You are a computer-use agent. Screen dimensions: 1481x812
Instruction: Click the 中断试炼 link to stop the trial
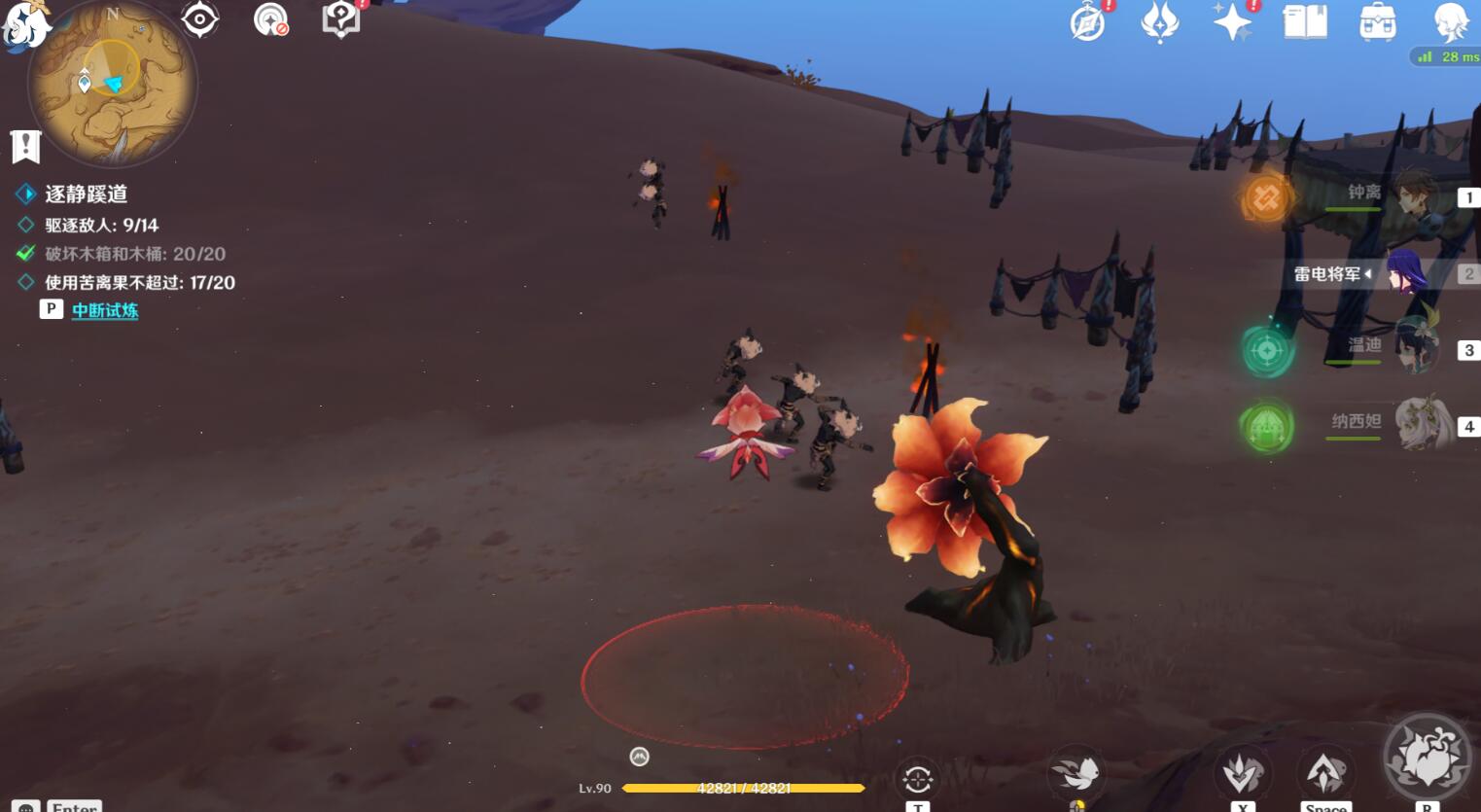pos(105,311)
